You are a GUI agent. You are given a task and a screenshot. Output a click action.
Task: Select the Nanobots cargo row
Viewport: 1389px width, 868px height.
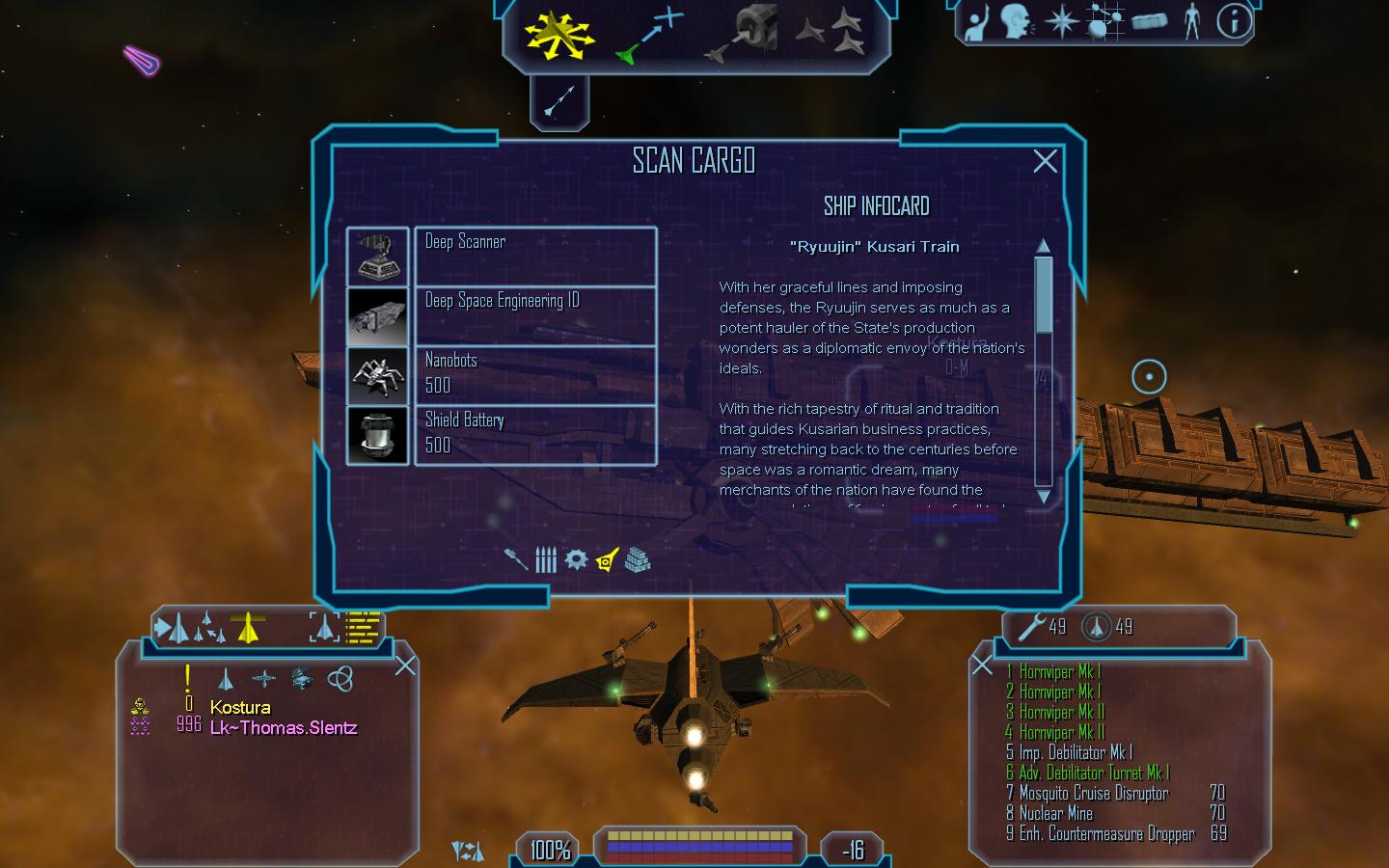(x=535, y=375)
